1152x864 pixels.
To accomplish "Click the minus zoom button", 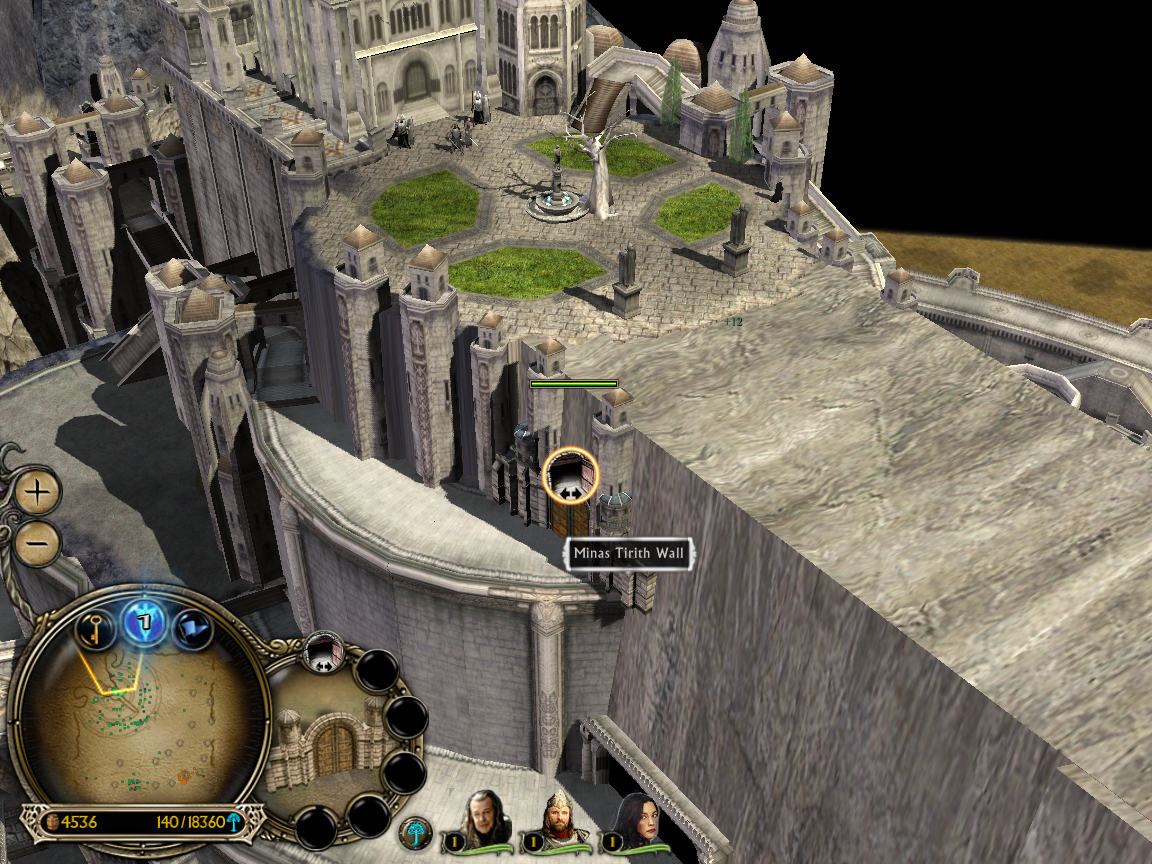I will coord(38,543).
